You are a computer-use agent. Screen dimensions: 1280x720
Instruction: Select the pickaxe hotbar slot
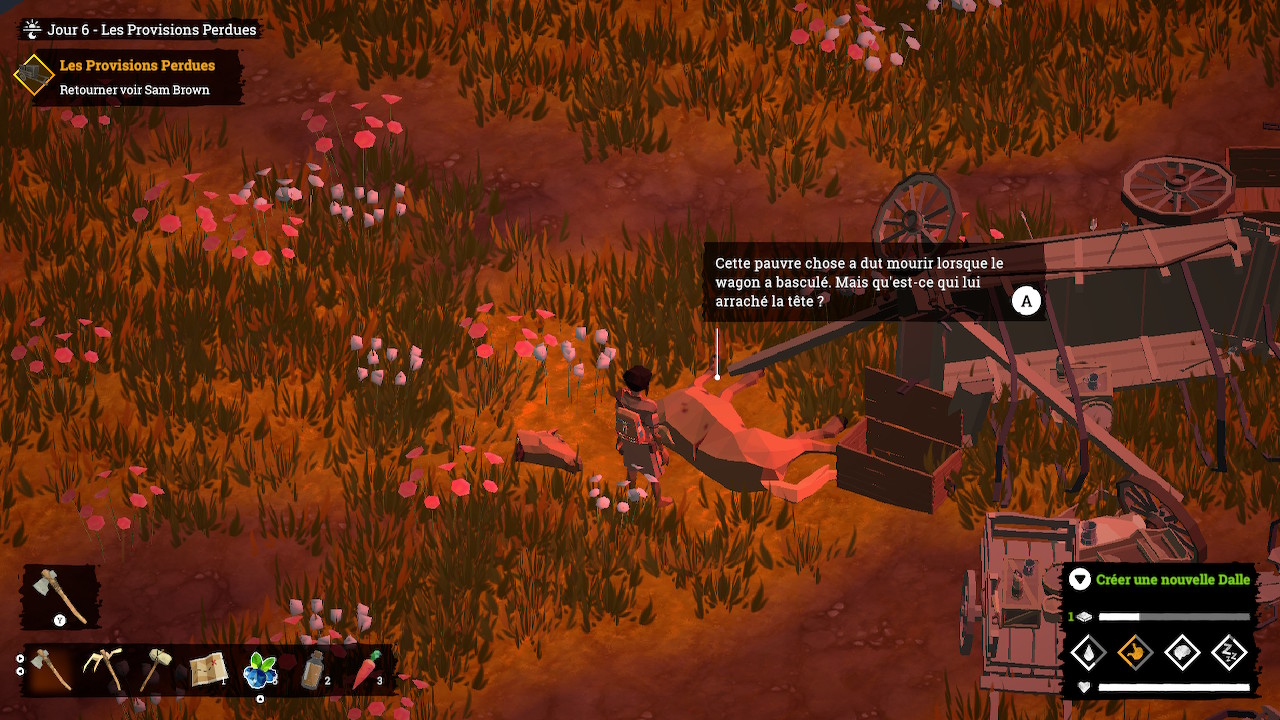click(103, 669)
